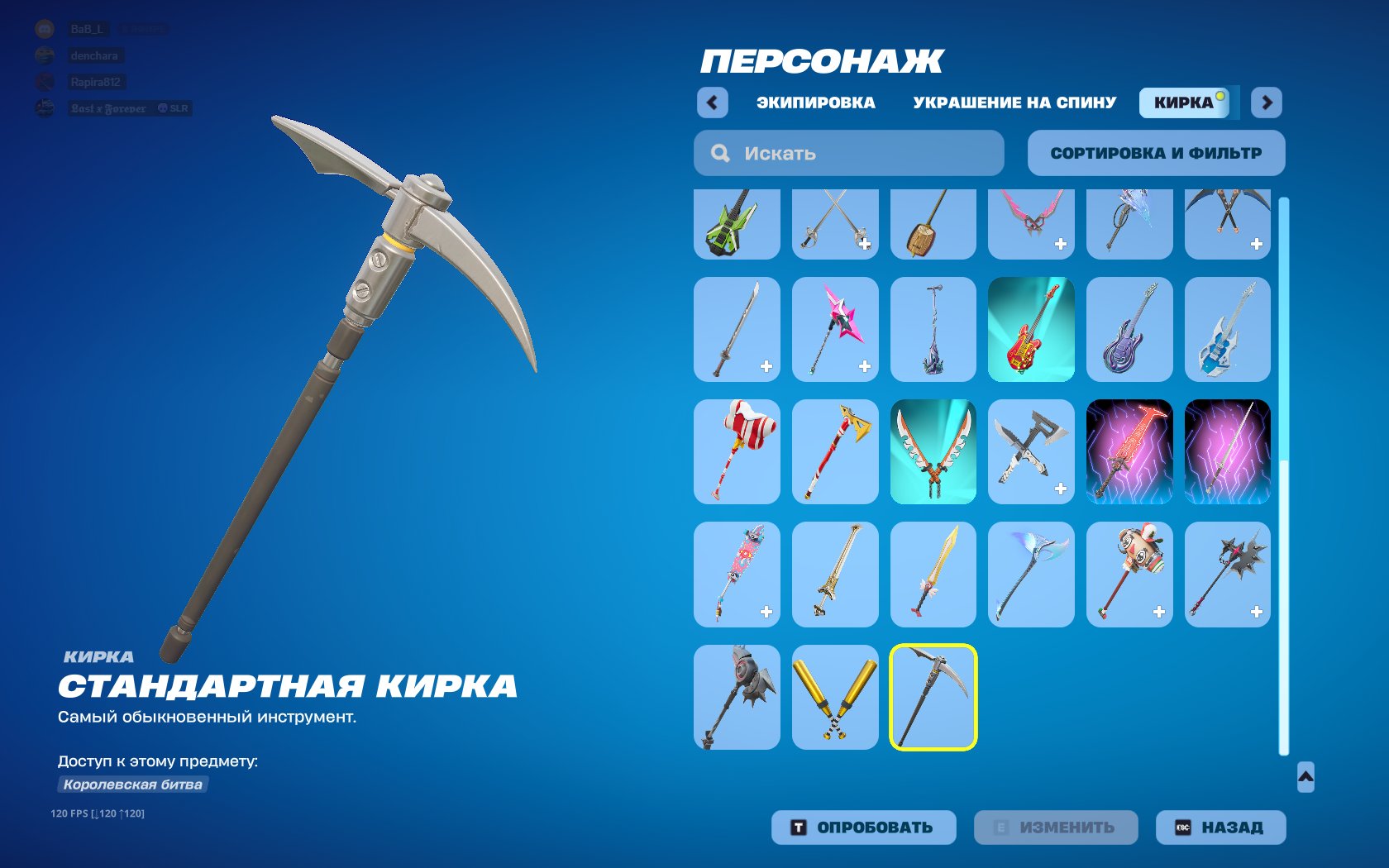Pick the glowing dual blades pickaxe
Screen dimensions: 1389x868
coord(933,452)
